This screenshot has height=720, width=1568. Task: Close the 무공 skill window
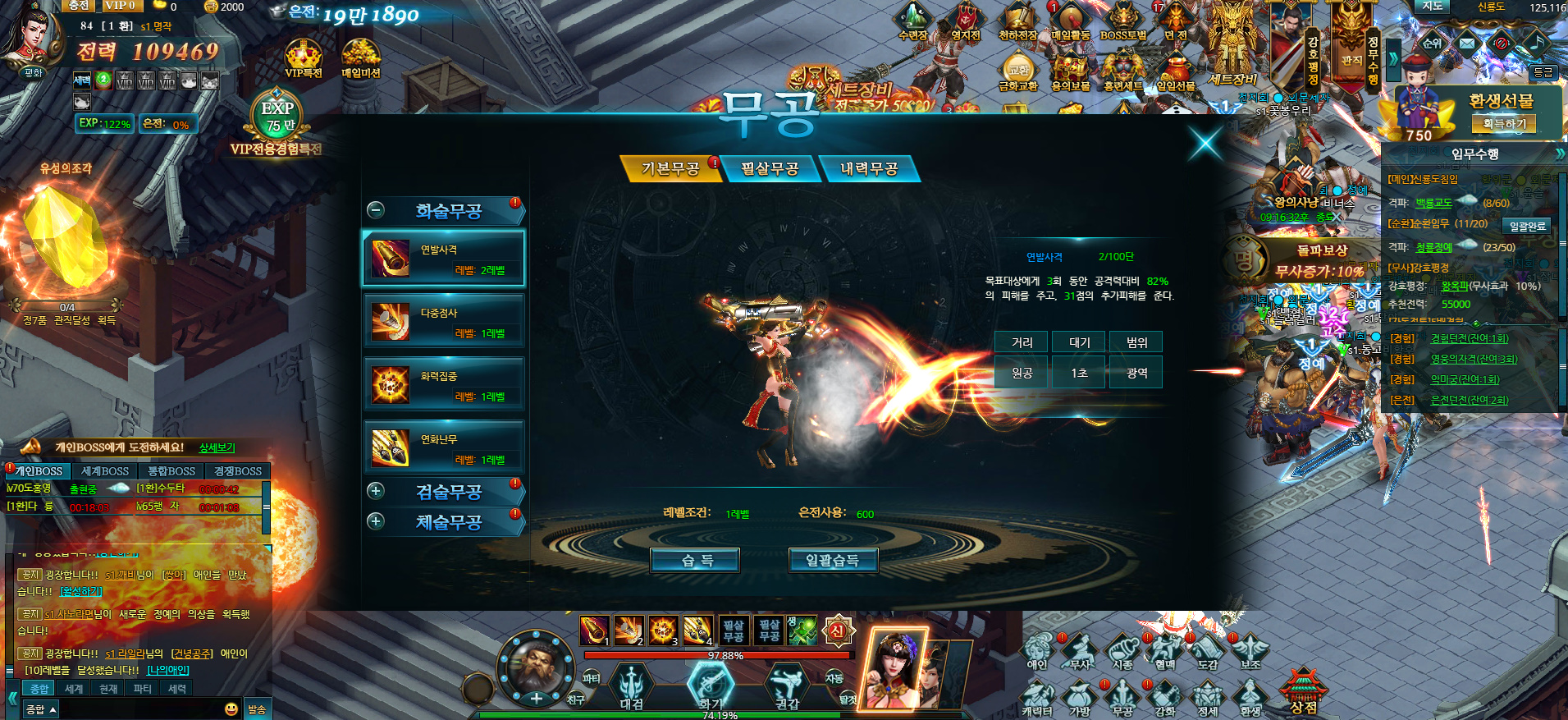[1205, 143]
